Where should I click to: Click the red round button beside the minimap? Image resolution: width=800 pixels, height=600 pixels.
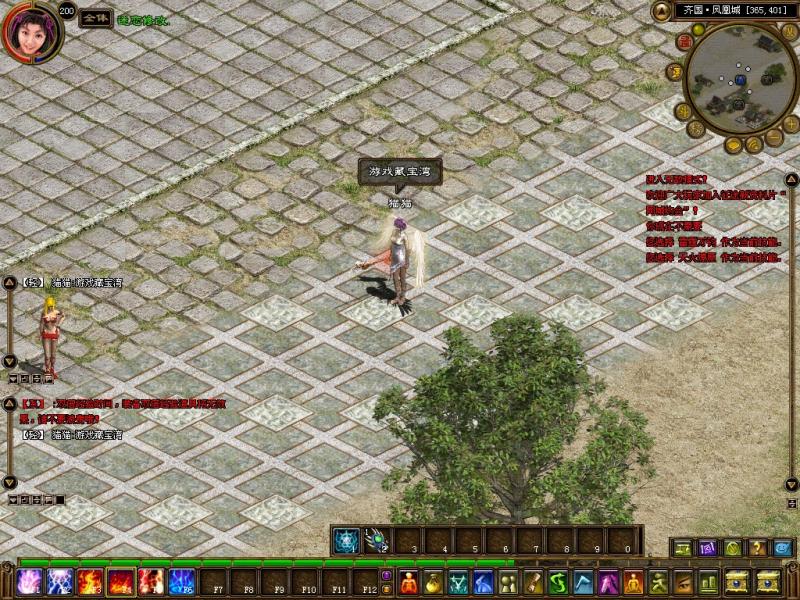pos(684,42)
